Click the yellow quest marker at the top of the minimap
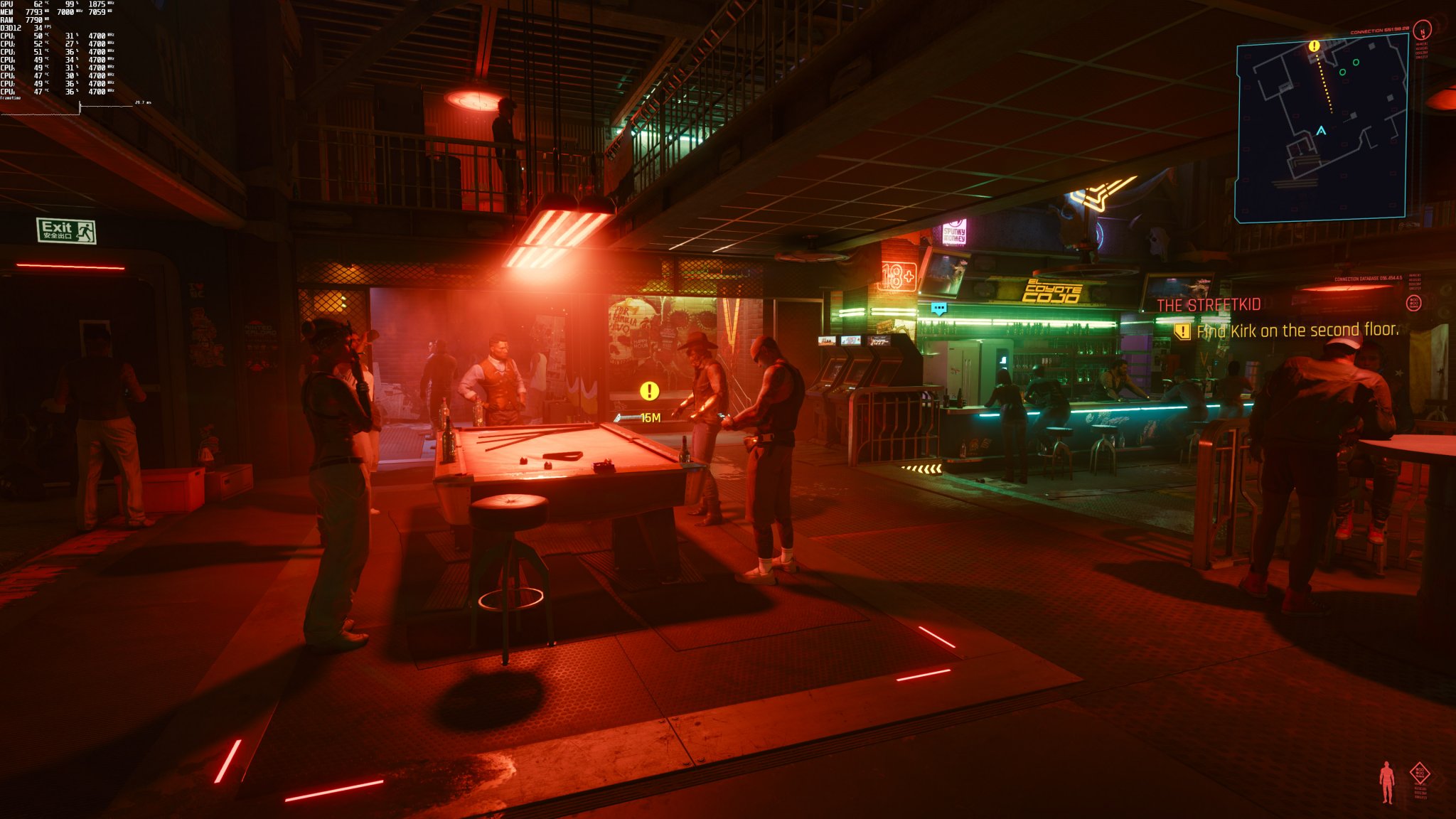Image resolution: width=1456 pixels, height=819 pixels. [1315, 45]
